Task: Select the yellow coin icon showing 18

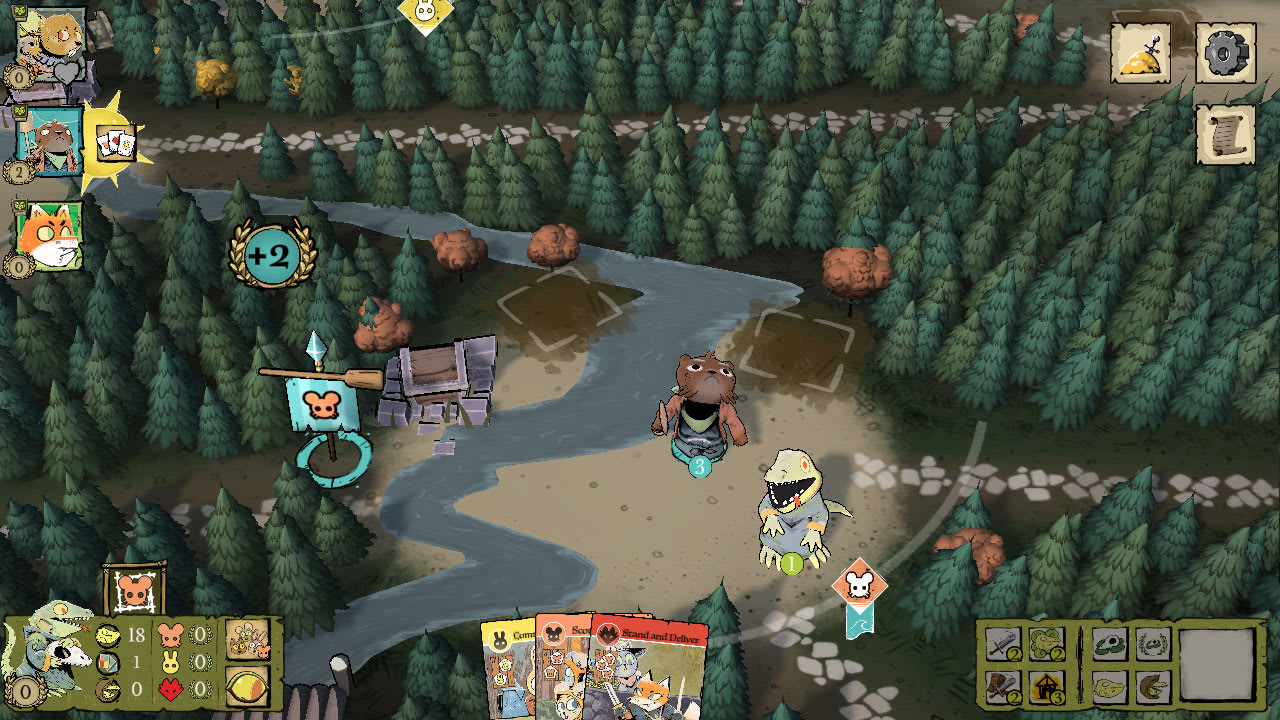Action: (x=106, y=636)
